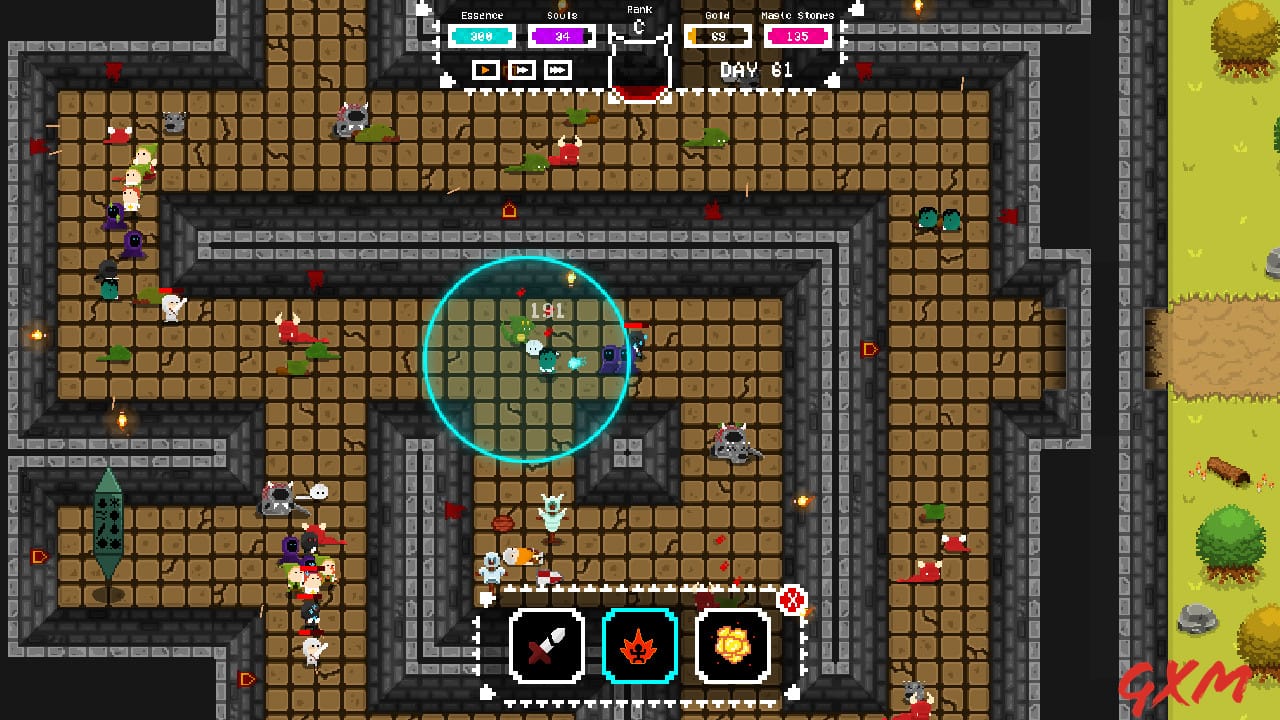Click the winged insect enemy below center

point(553,515)
